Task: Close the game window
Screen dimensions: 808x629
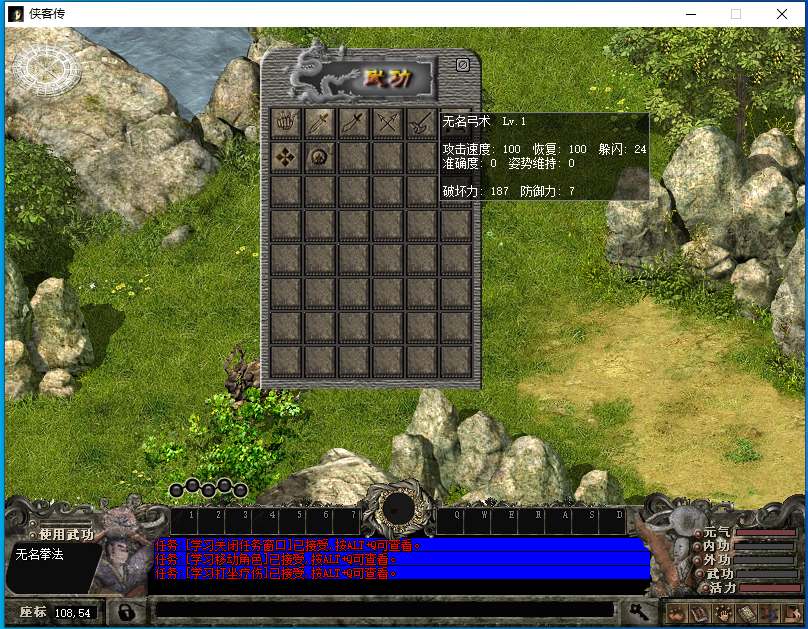Action: (x=782, y=14)
